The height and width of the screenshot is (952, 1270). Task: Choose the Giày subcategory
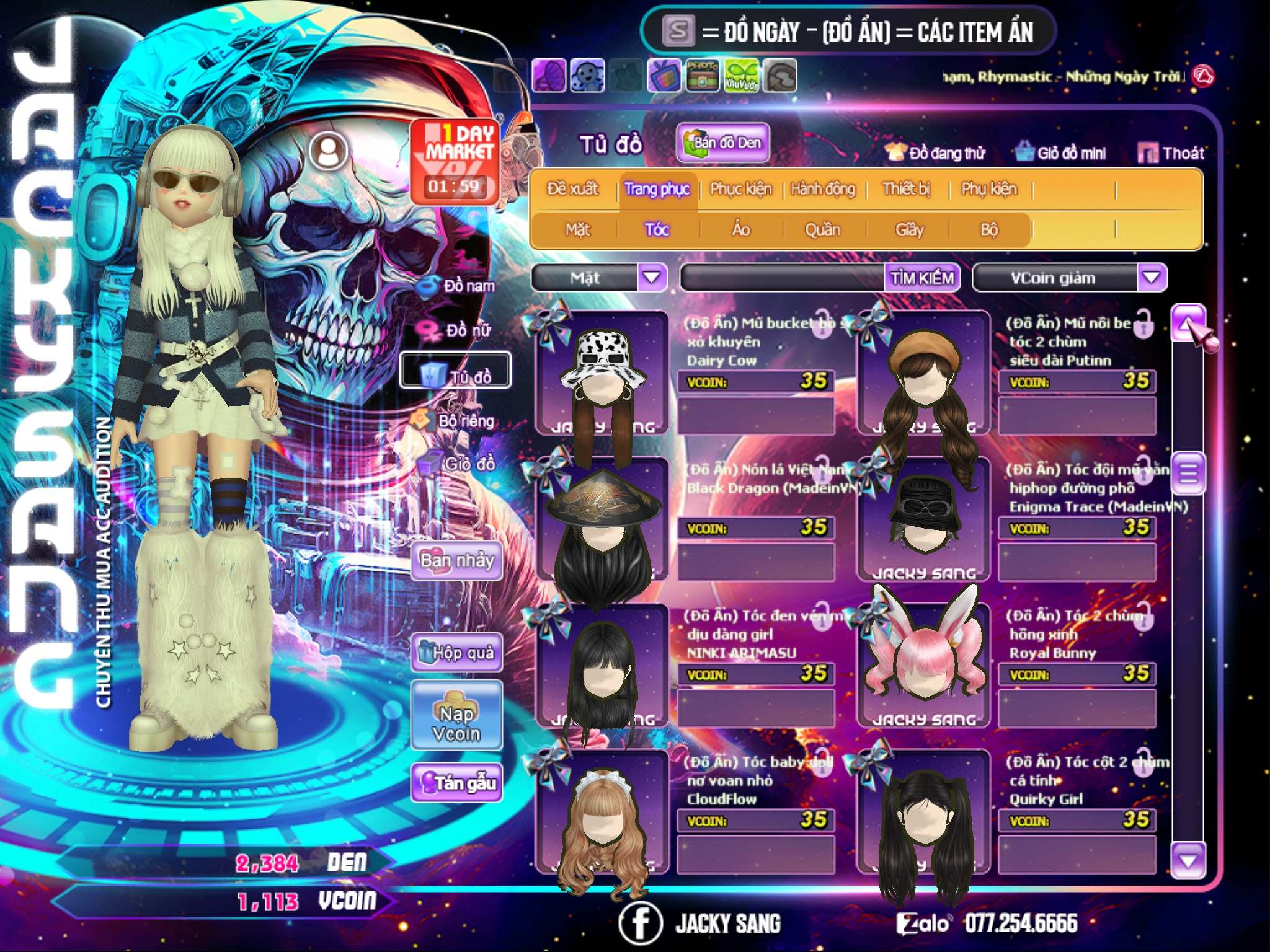pyautogui.click(x=909, y=230)
